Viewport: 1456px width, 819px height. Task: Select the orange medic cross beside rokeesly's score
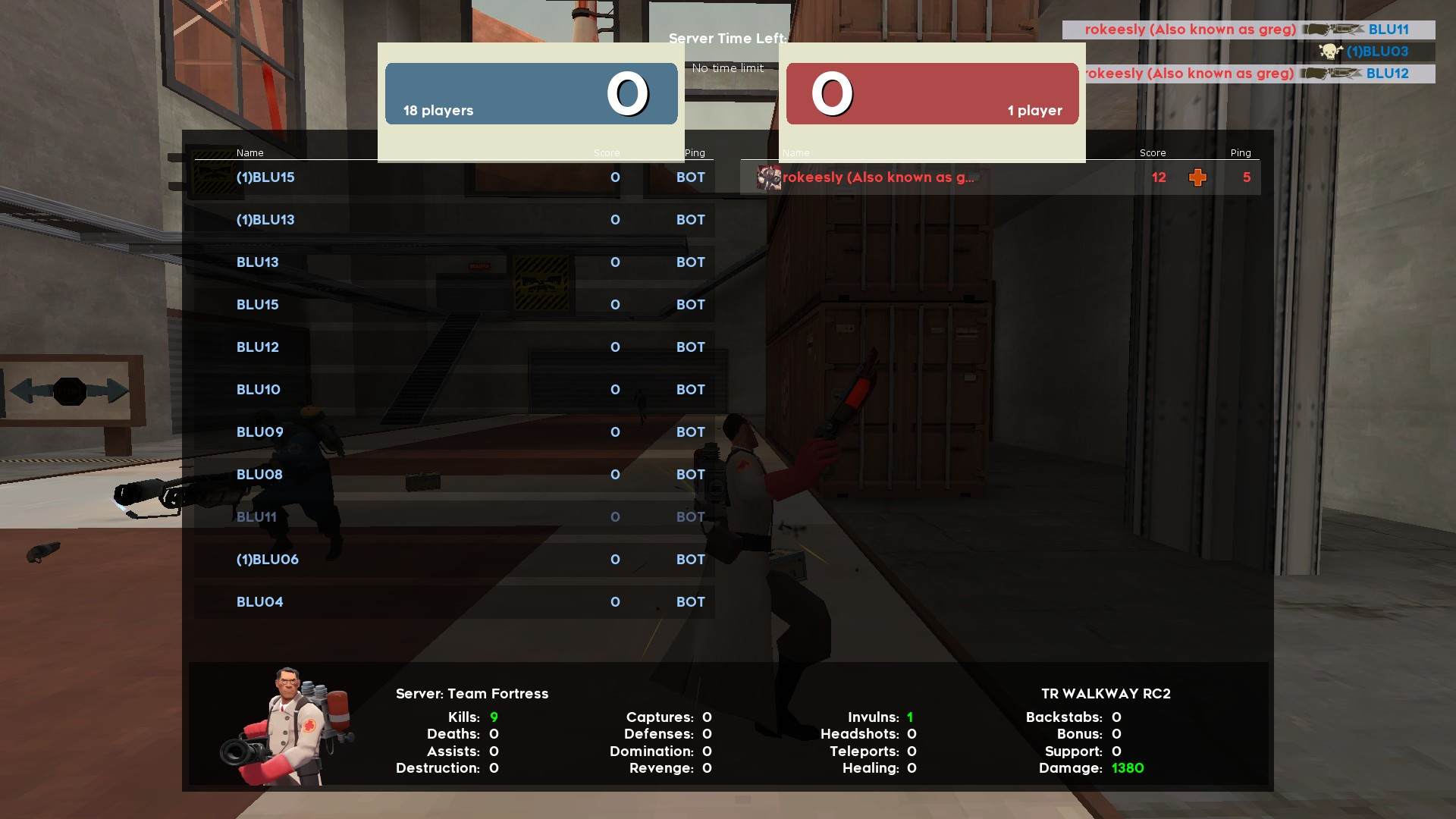click(x=1197, y=177)
